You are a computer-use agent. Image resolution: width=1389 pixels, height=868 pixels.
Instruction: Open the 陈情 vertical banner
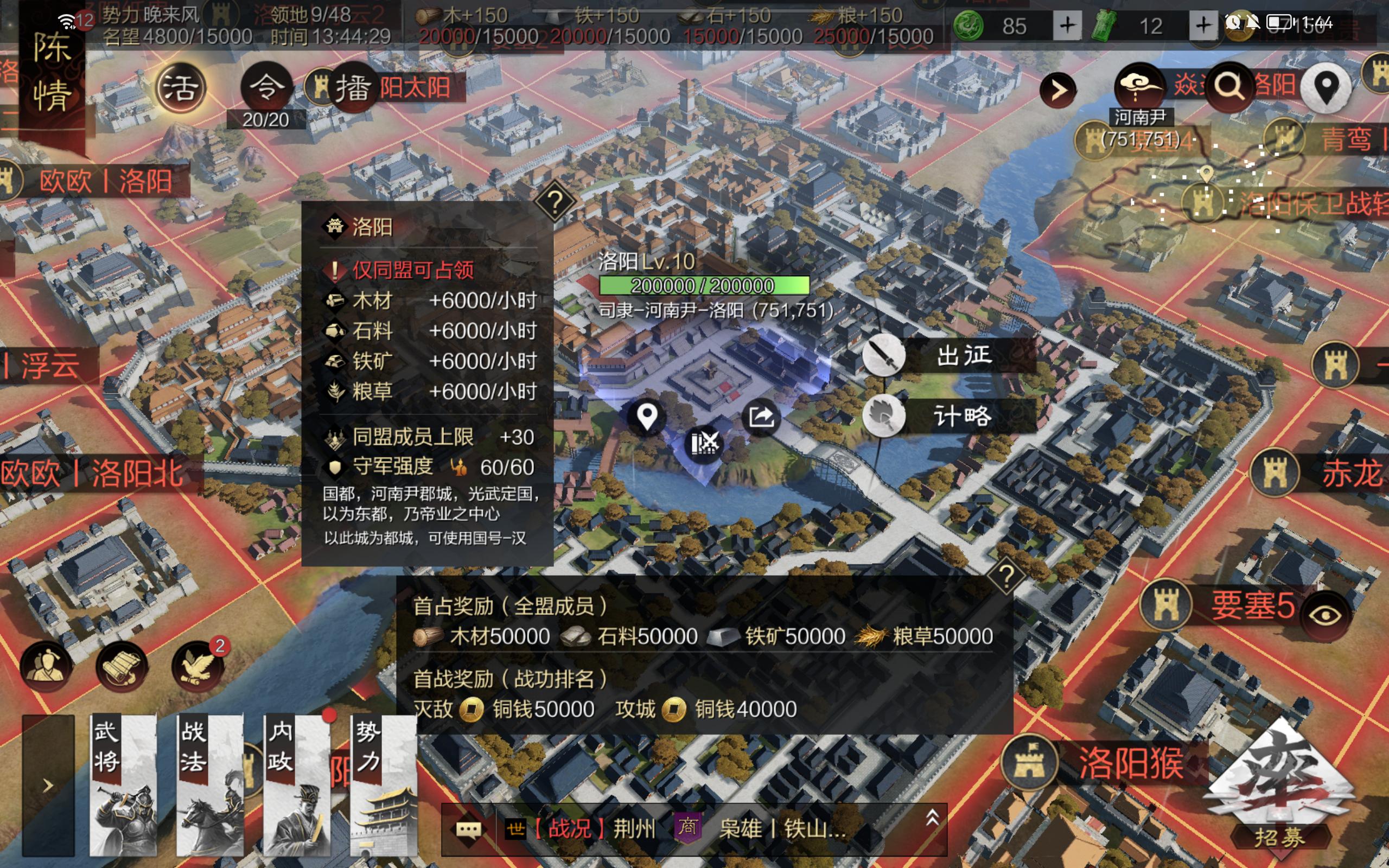tap(52, 72)
